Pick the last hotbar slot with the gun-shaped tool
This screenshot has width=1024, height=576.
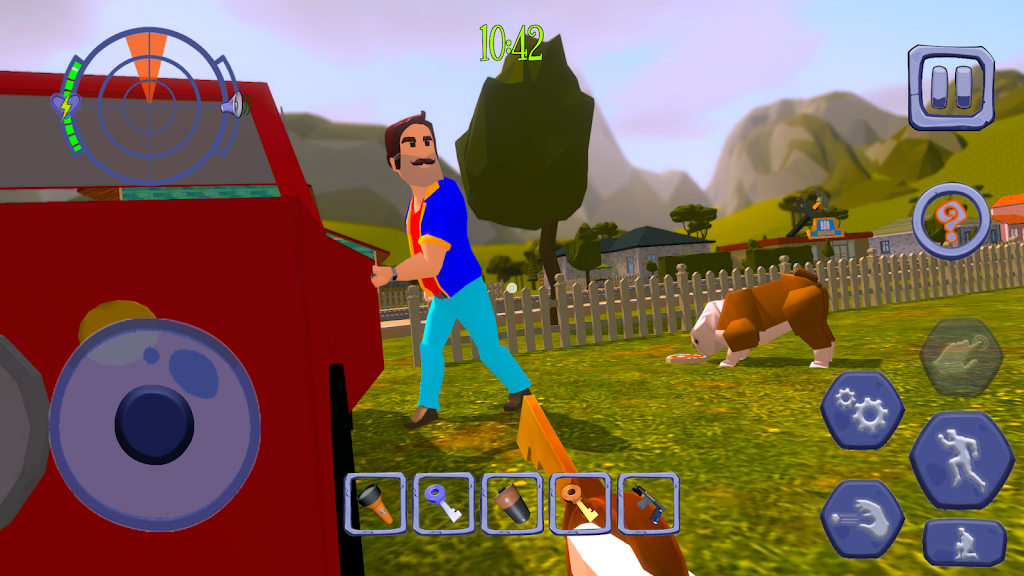tap(648, 503)
